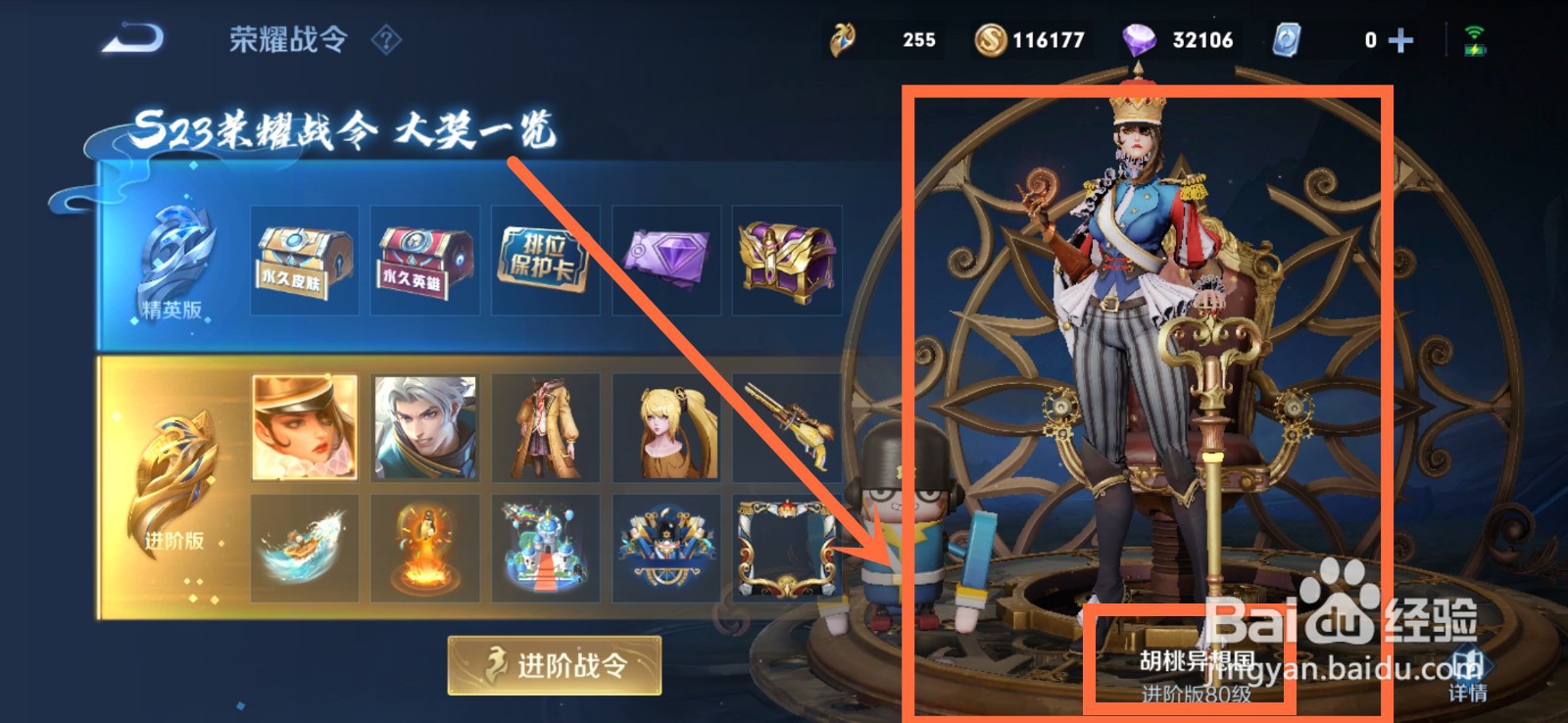Open the golden treasure chest reward
Screen dimensions: 1568x723
789,257
